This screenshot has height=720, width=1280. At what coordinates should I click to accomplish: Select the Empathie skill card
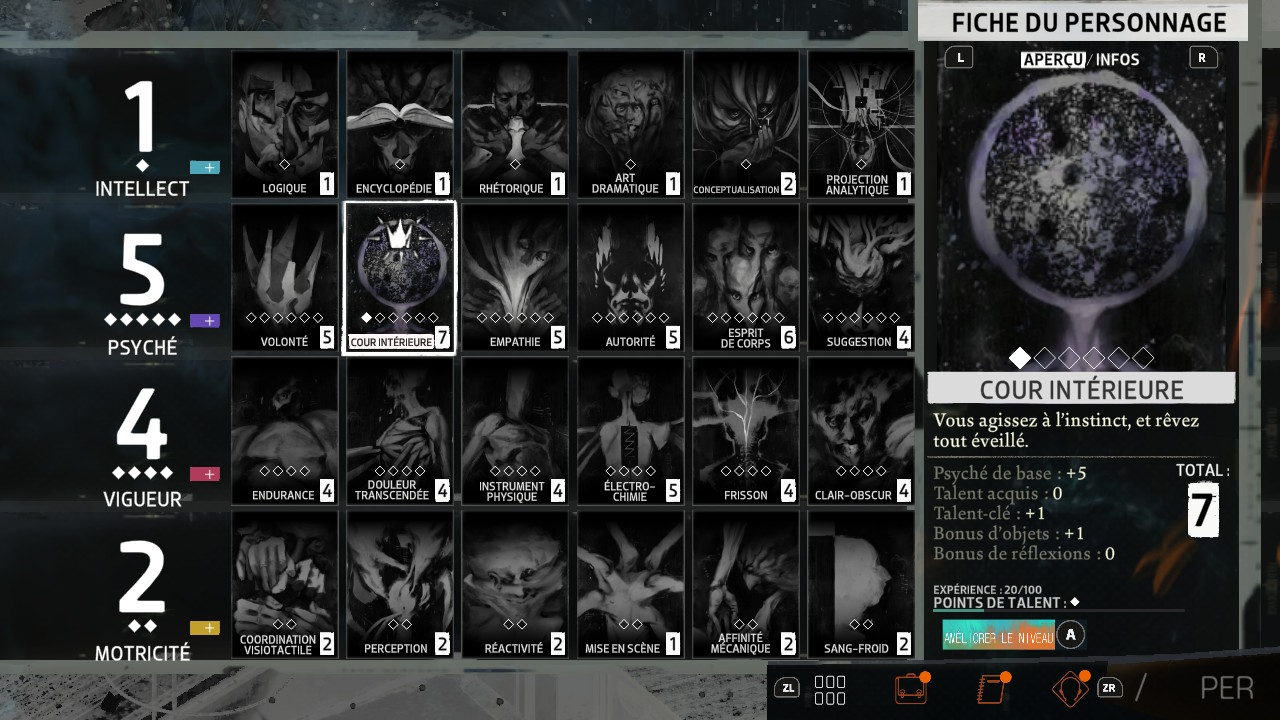click(515, 278)
